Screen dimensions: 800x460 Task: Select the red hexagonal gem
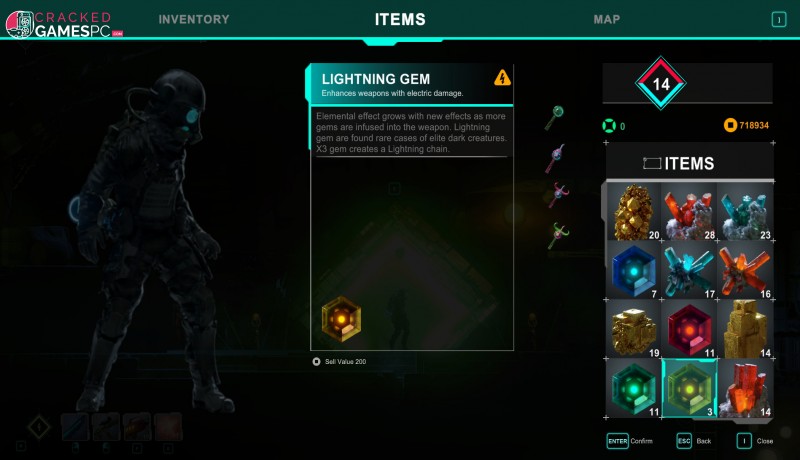click(x=689, y=328)
